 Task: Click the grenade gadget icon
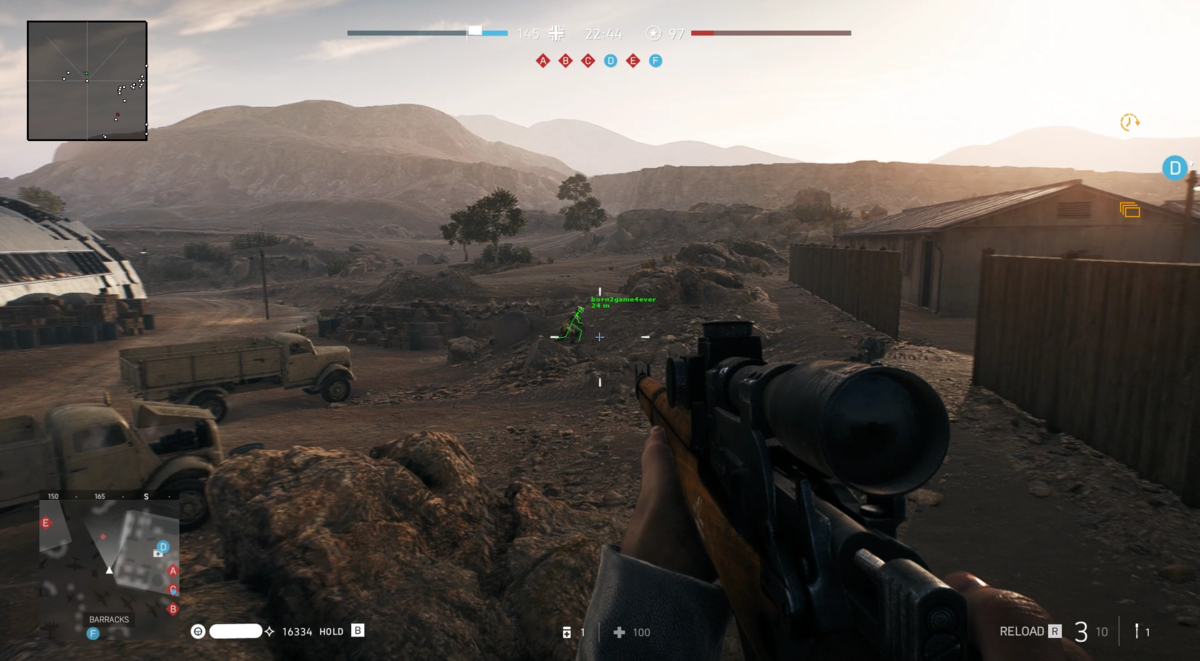[x=1137, y=631]
